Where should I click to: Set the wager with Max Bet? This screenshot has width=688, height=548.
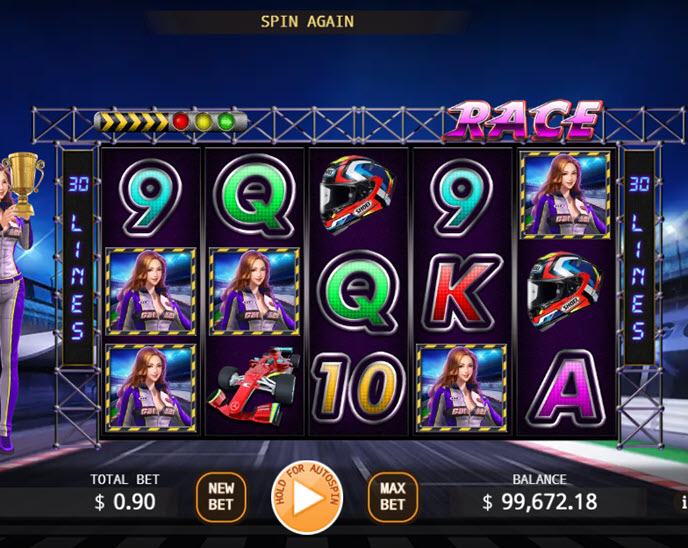click(x=393, y=497)
